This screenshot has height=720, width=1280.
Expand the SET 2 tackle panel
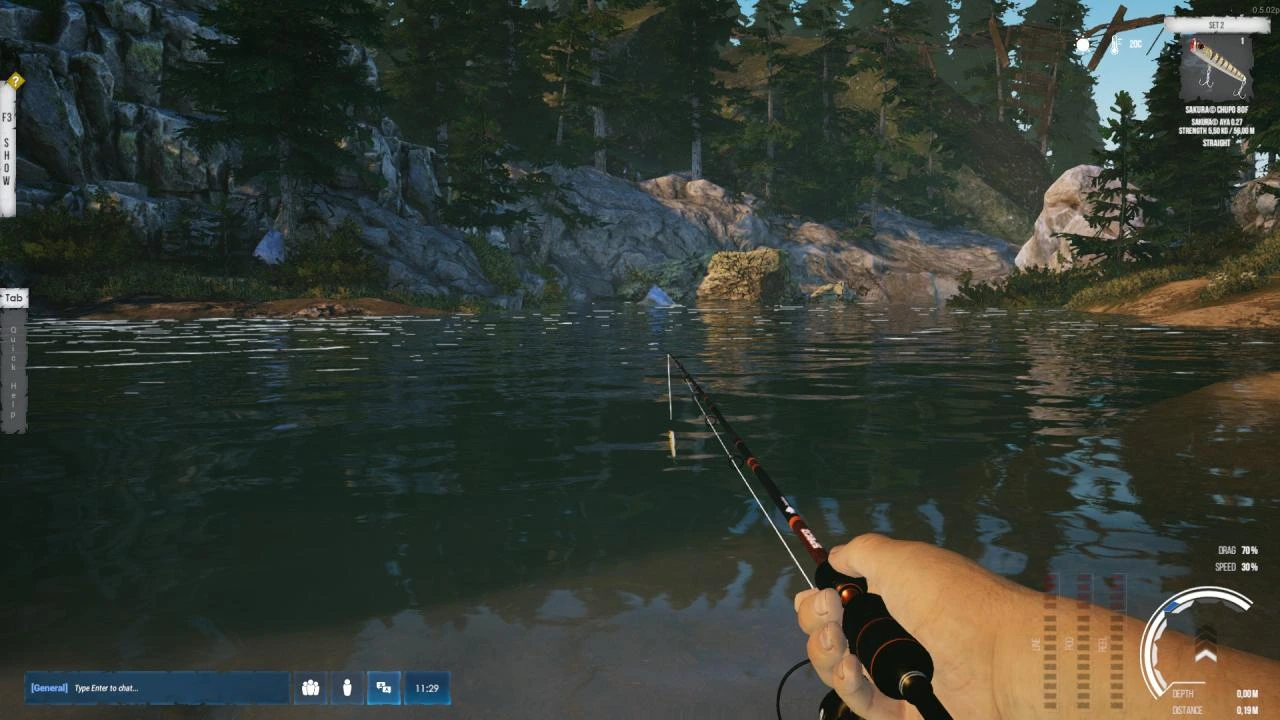point(1216,24)
